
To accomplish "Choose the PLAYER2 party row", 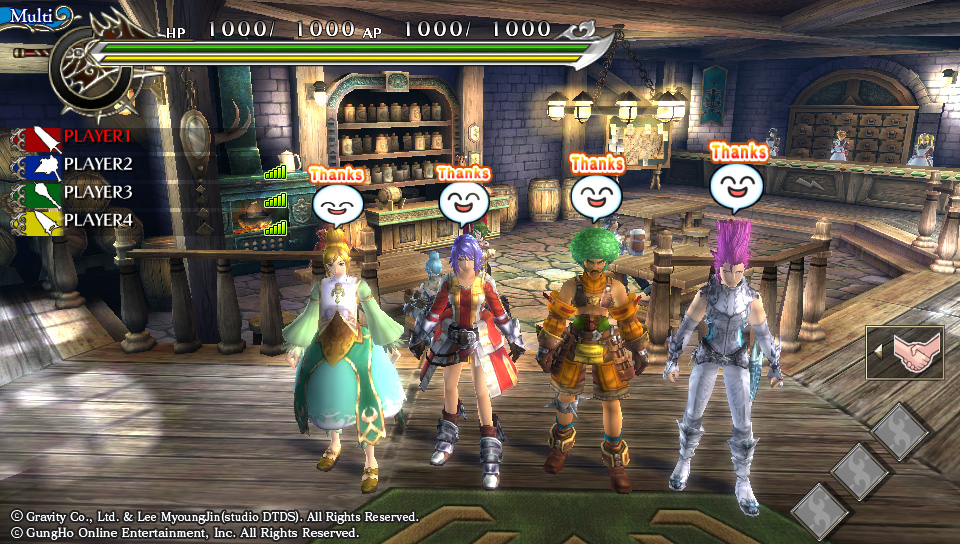I will [96, 164].
